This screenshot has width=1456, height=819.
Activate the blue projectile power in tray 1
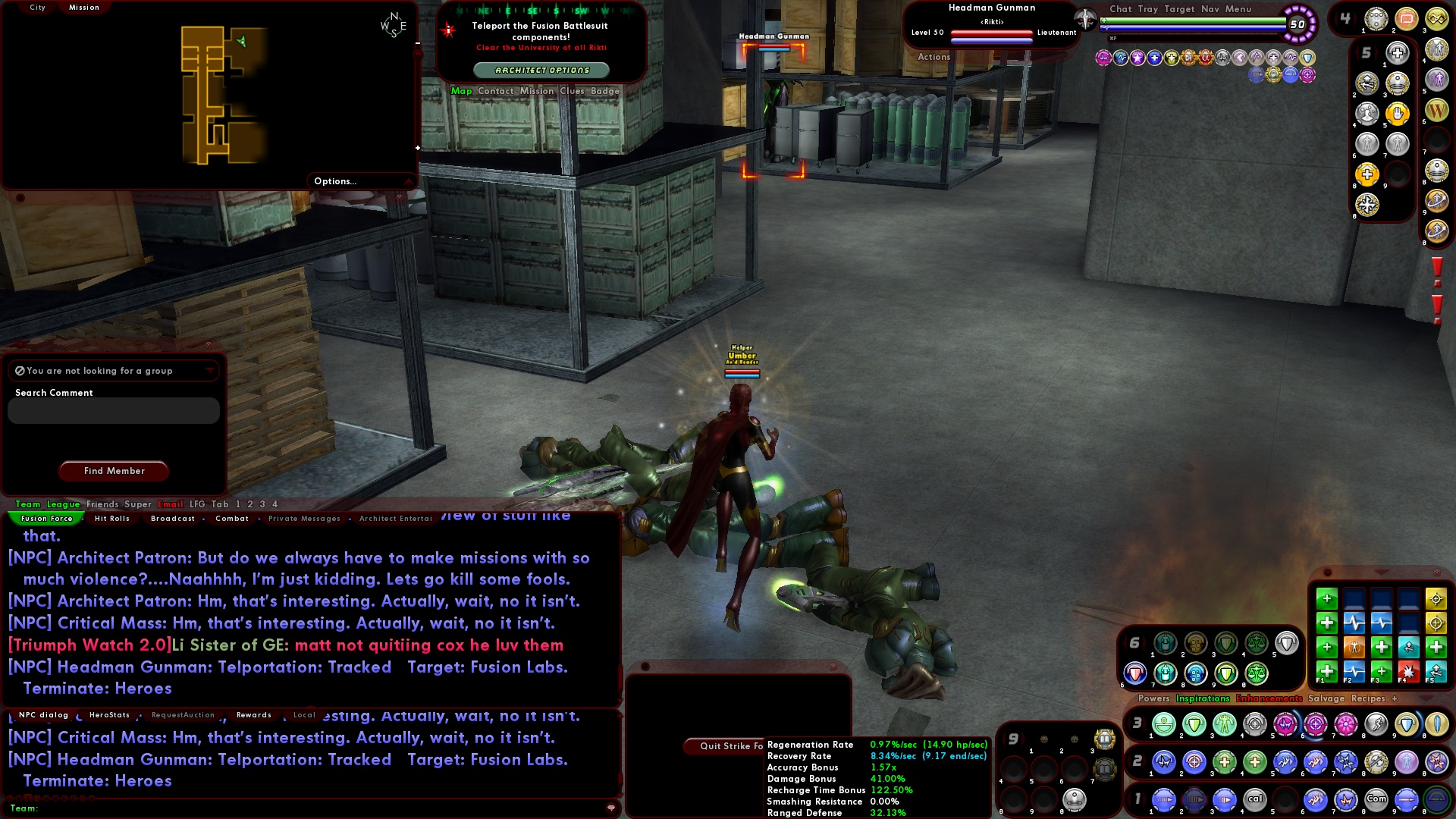[x=1164, y=800]
